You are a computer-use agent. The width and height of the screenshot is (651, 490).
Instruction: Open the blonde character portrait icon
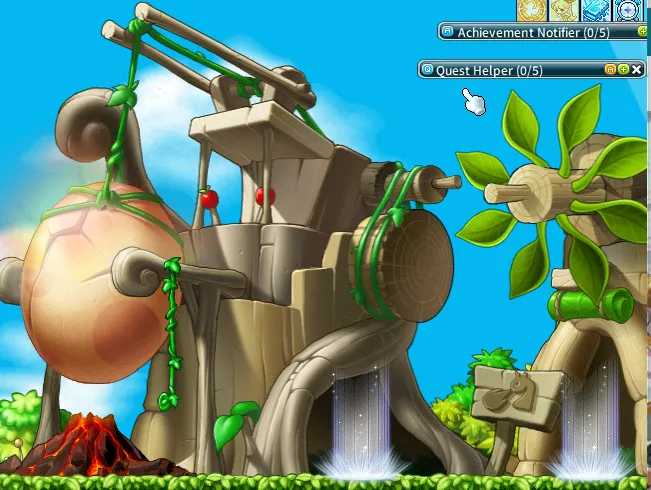[562, 9]
